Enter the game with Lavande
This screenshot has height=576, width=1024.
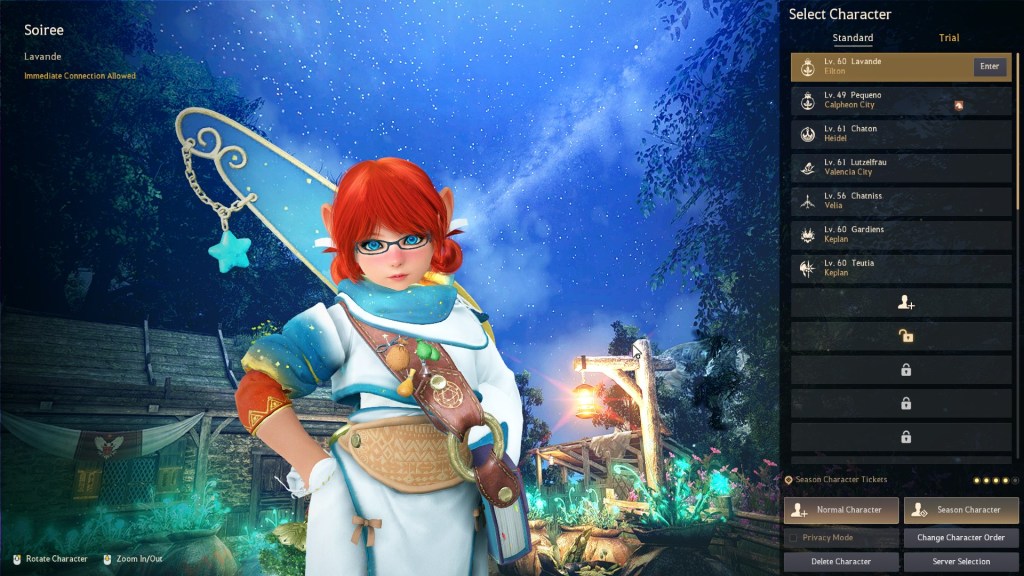(x=988, y=67)
